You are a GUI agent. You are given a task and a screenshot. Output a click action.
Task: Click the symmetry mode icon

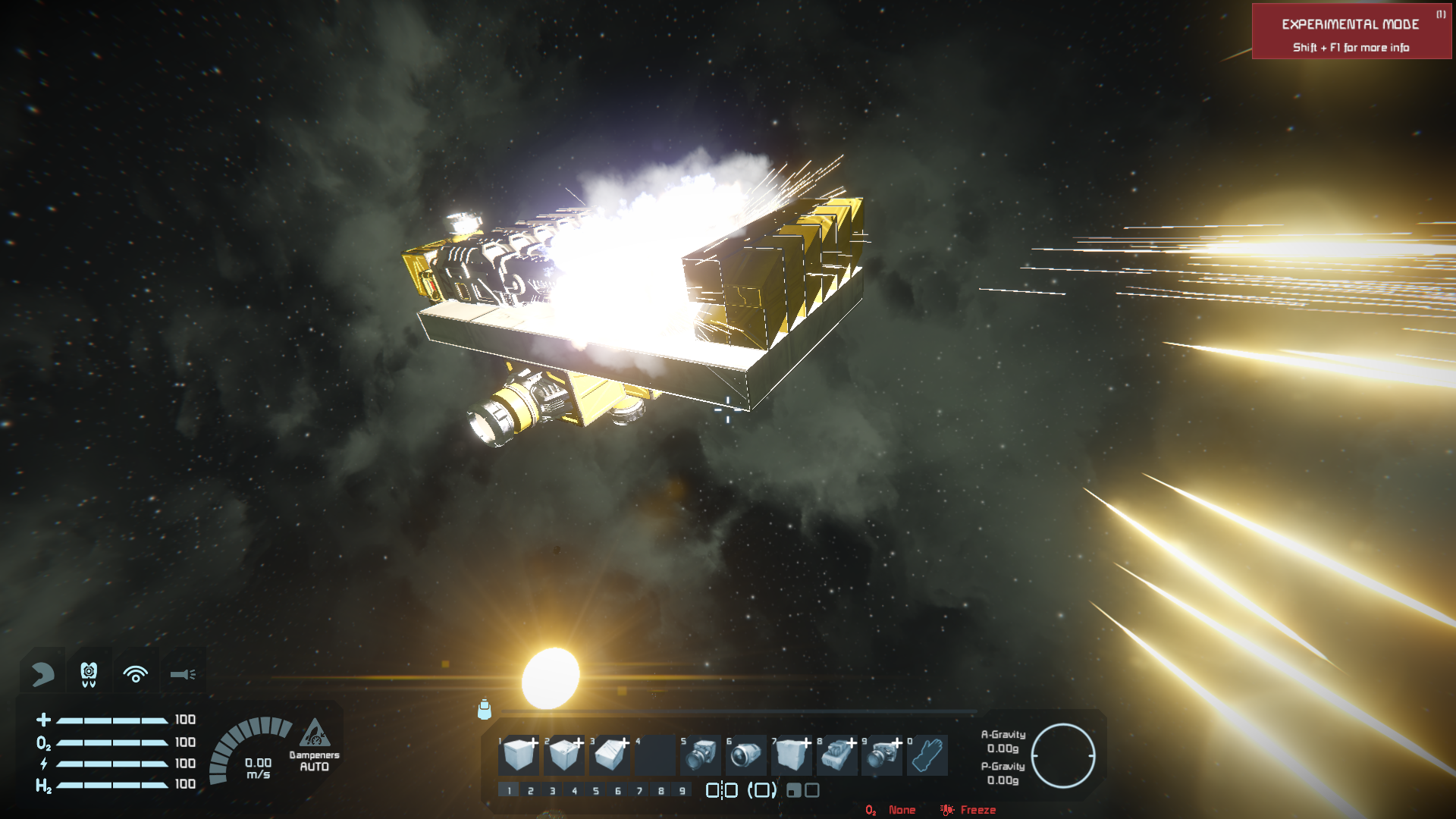point(721,790)
